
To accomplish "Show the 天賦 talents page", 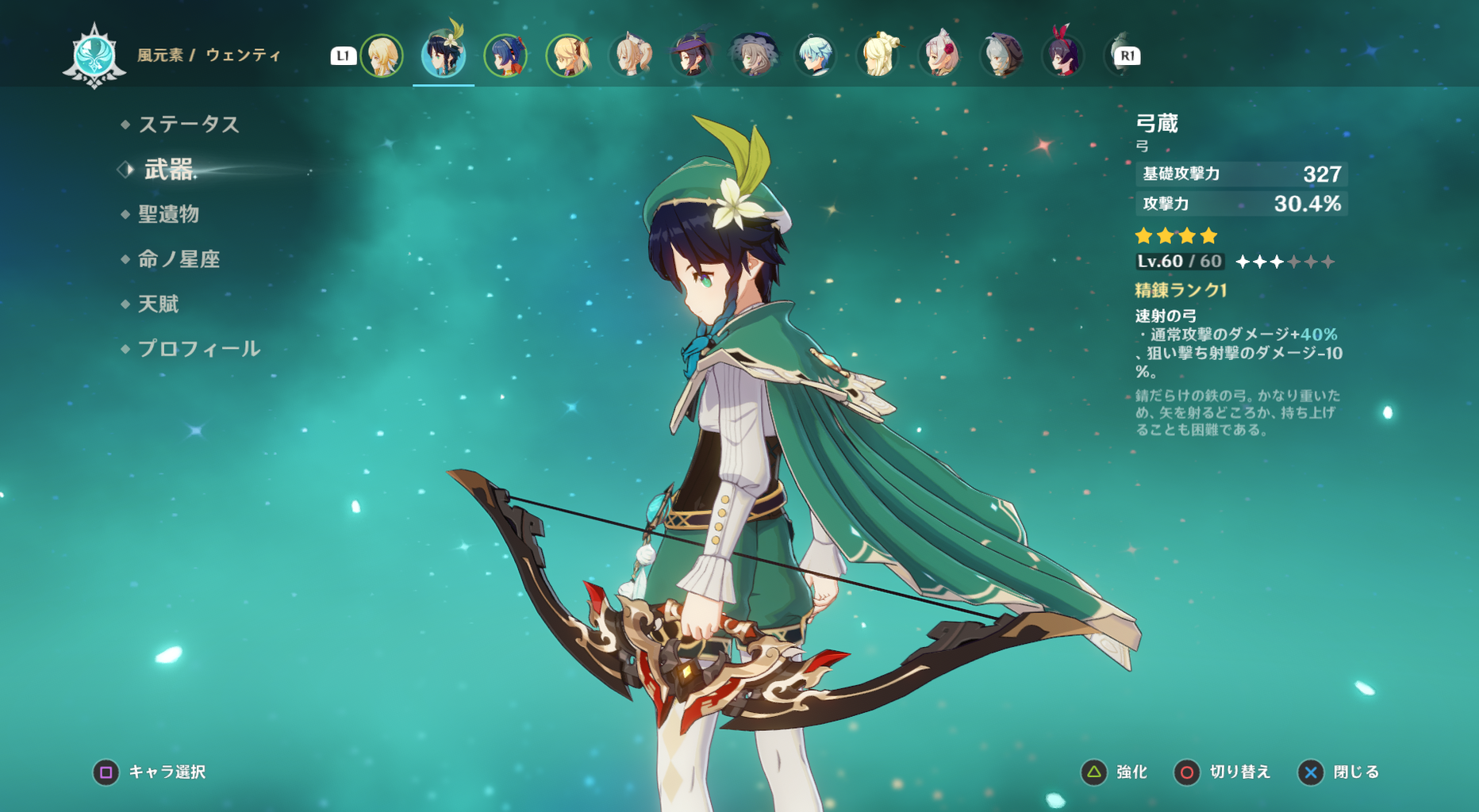I will coord(158,304).
